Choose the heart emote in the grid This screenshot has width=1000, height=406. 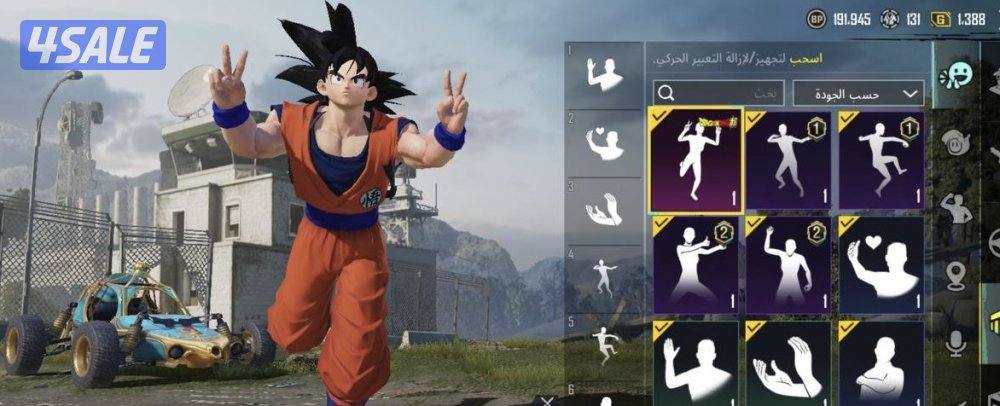tap(880, 266)
